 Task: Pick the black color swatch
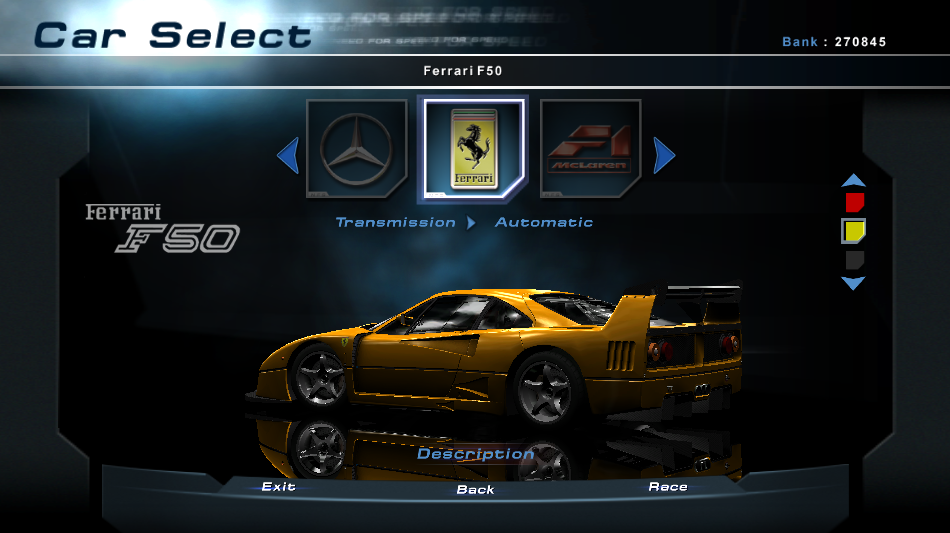(x=853, y=260)
